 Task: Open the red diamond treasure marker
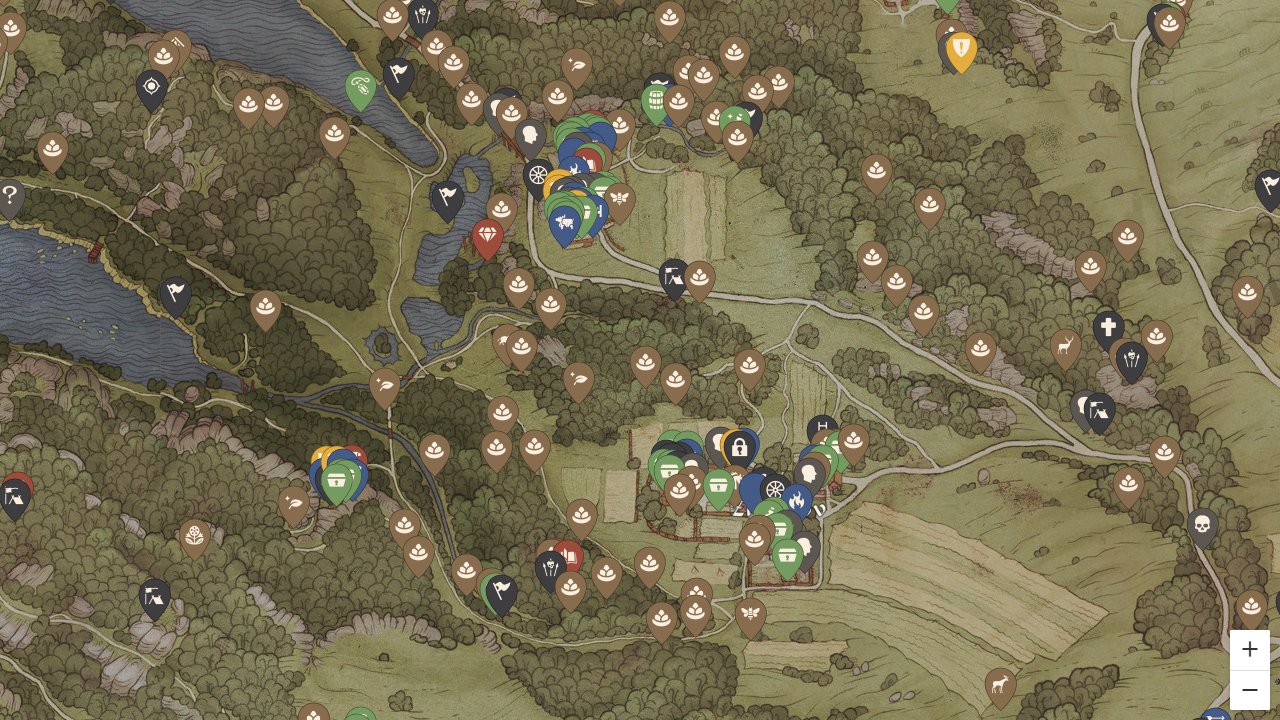click(x=488, y=234)
